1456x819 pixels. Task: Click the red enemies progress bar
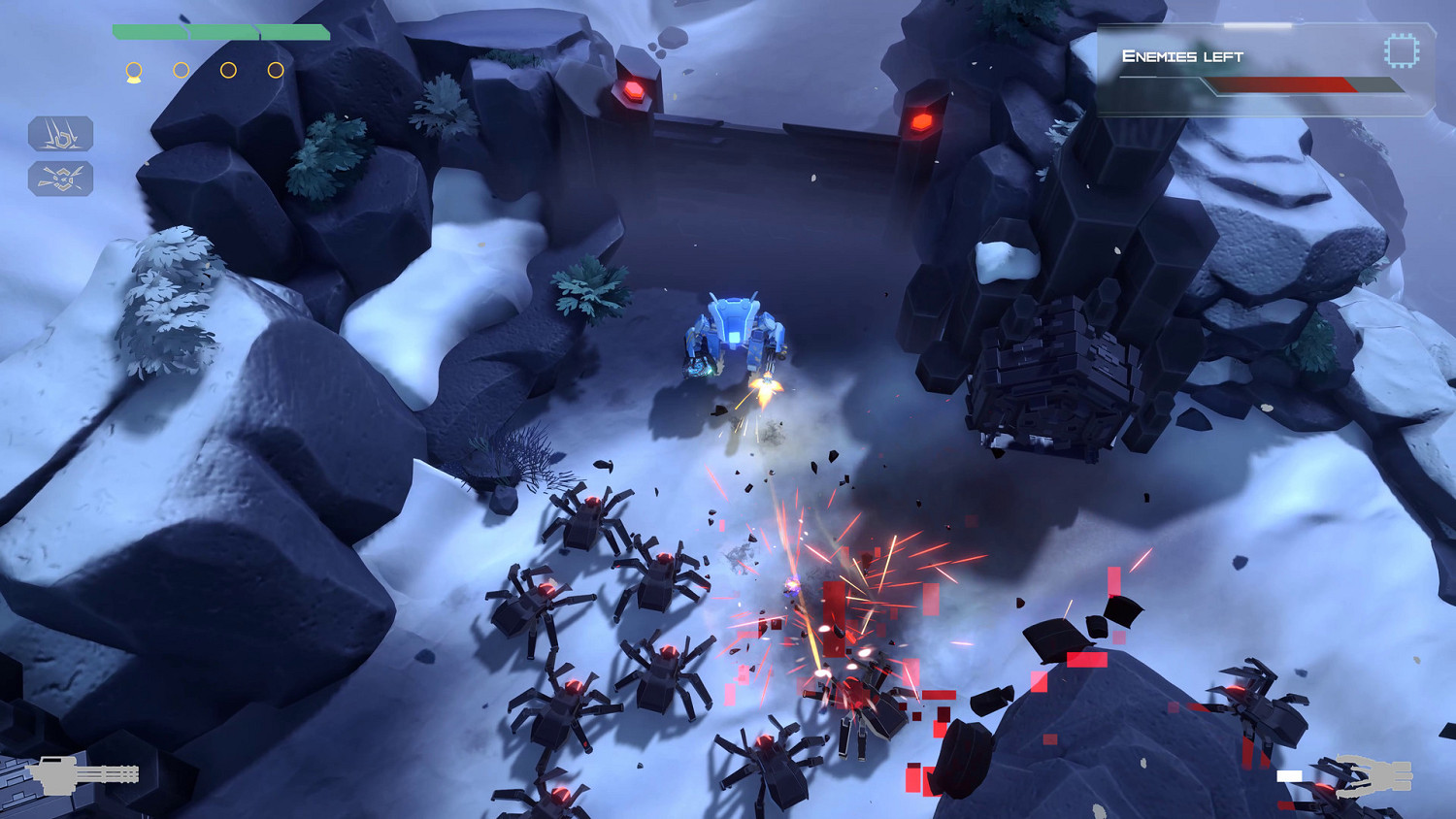[x=1281, y=84]
